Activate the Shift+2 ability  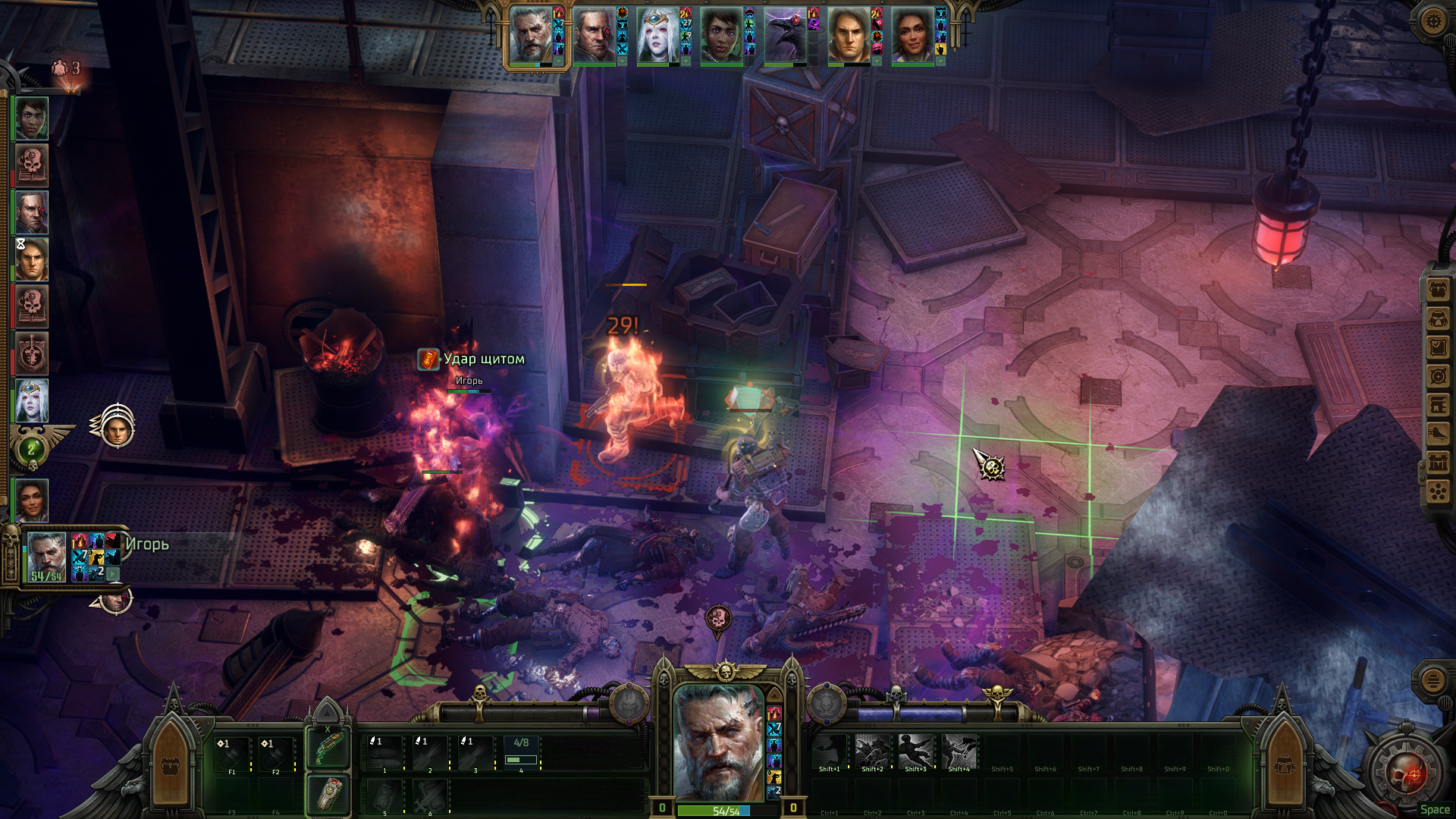872,752
